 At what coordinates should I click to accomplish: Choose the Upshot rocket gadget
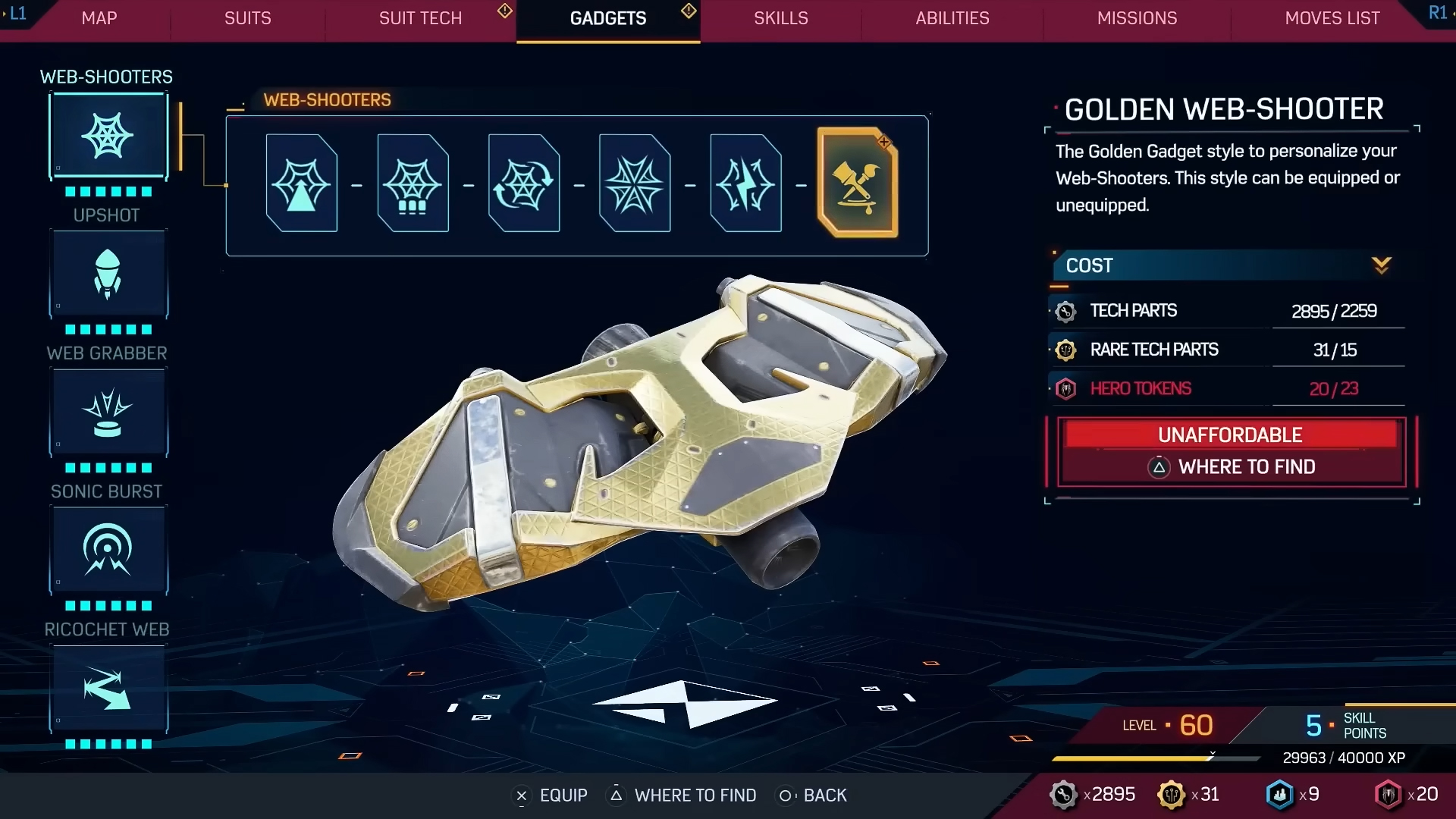(x=108, y=274)
